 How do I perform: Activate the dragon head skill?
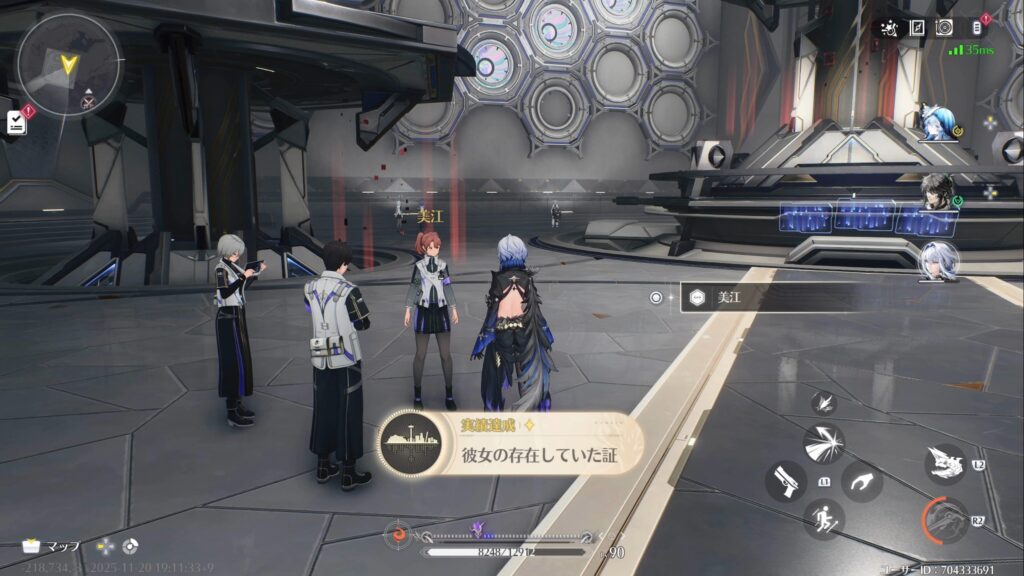(944, 463)
